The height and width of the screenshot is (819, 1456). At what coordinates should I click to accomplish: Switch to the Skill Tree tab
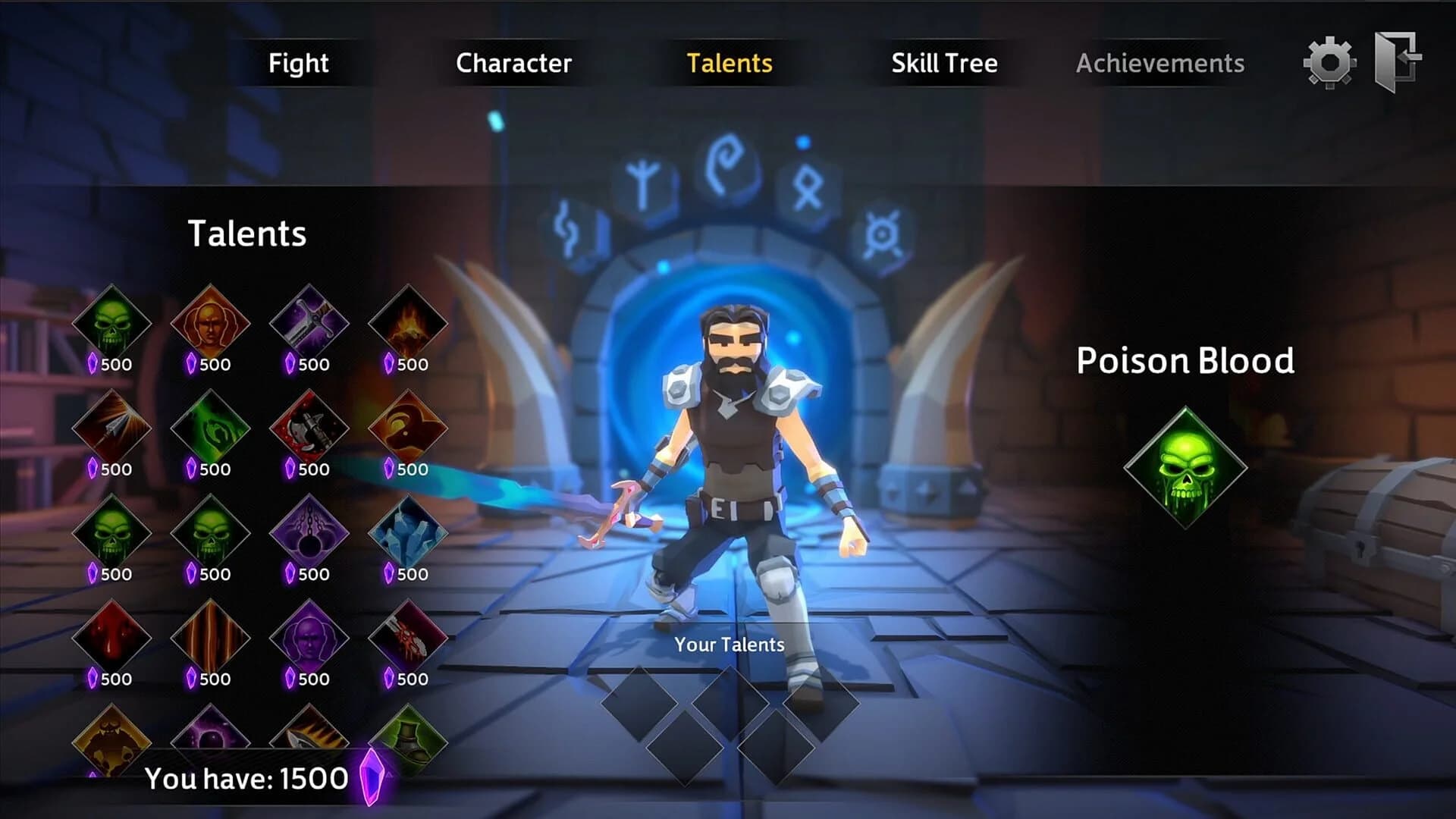coord(943,64)
